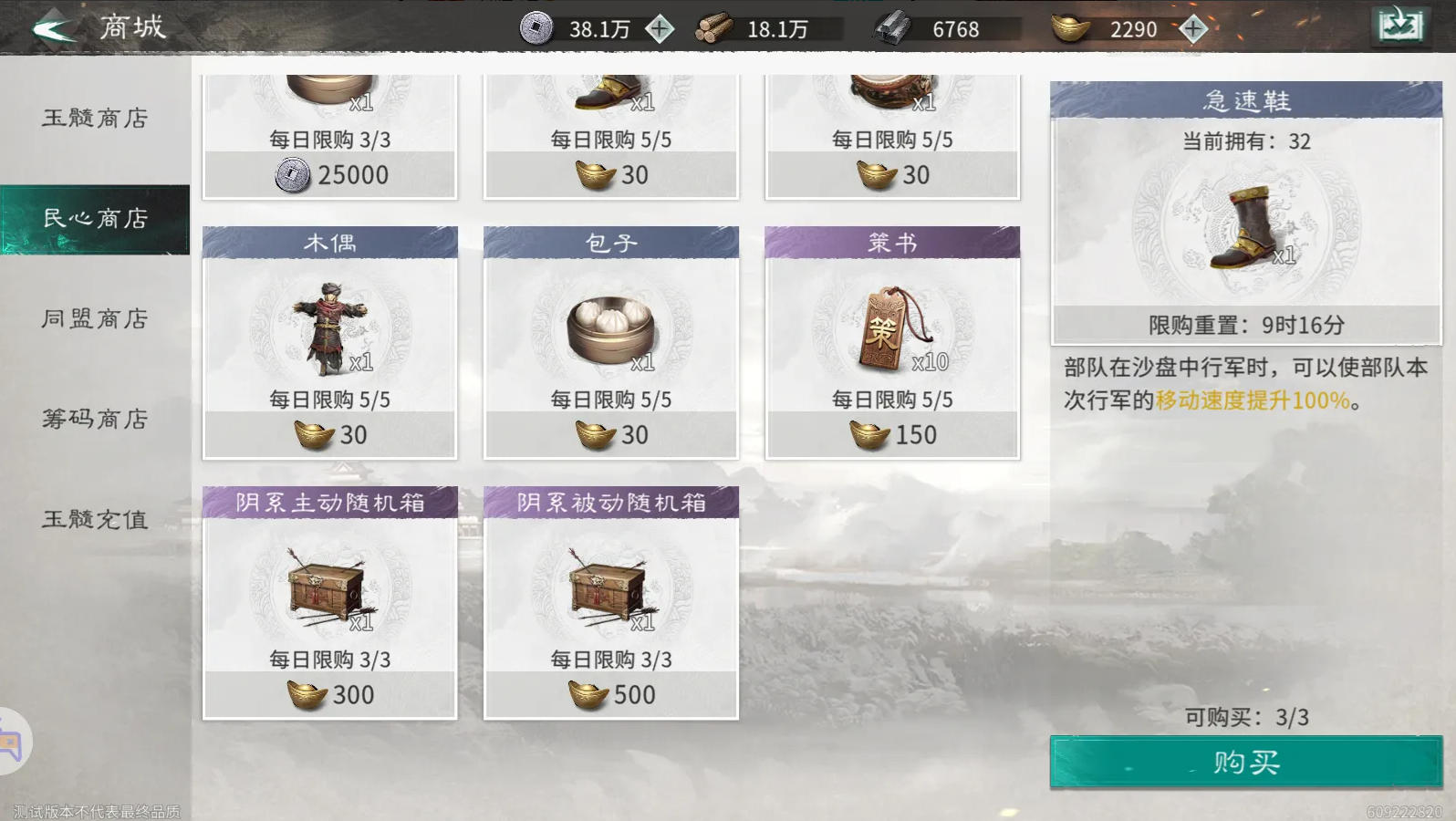Open the 玉髓充值 recharge tab
The image size is (1456, 821).
coord(94,518)
